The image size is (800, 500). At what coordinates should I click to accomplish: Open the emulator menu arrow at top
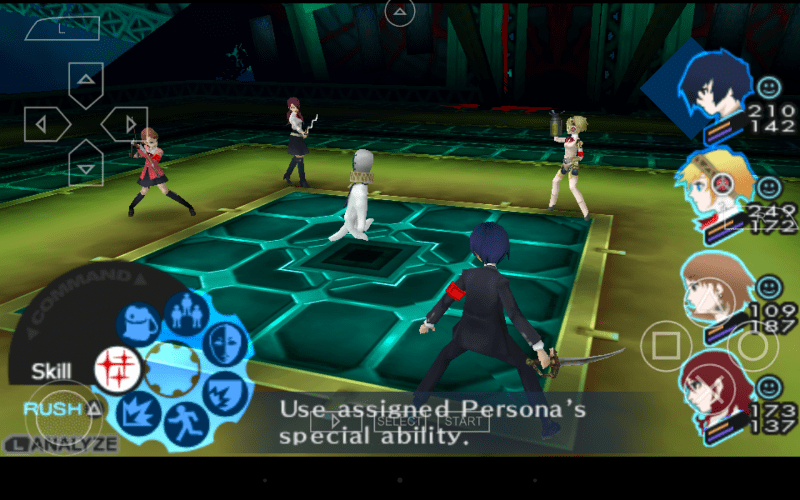tap(400, 13)
